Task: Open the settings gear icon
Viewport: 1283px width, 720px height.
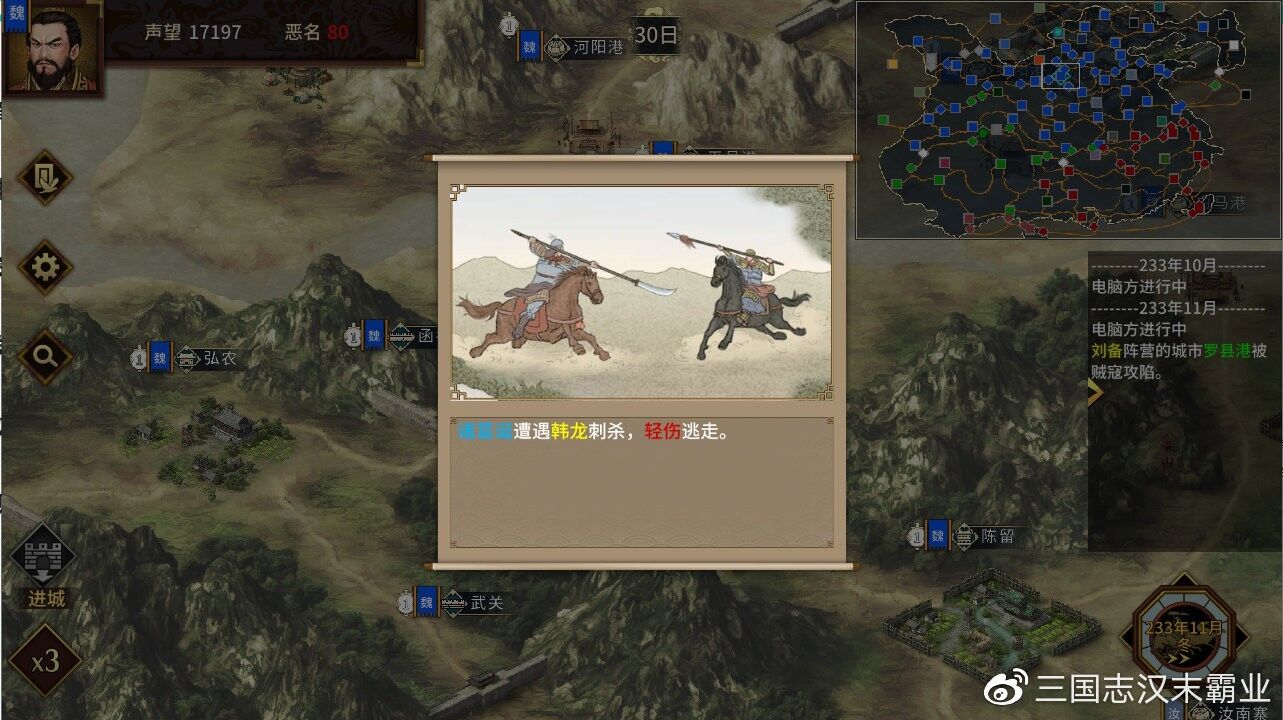Action: pos(44,268)
